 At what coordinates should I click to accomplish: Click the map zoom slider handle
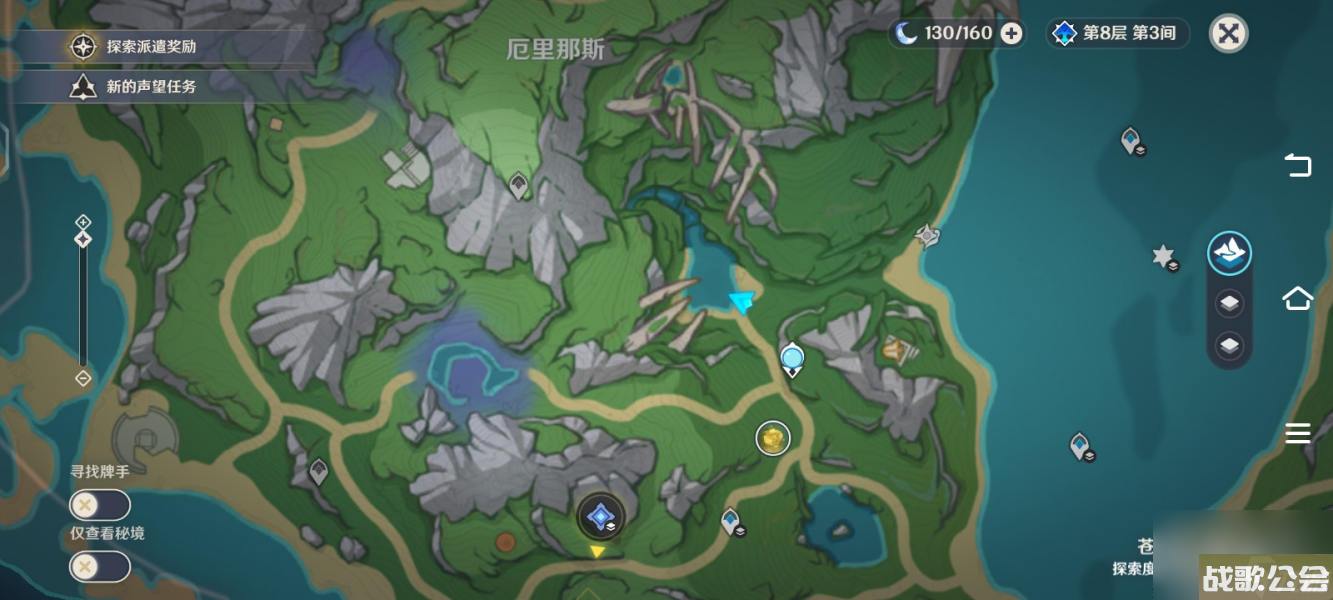click(x=83, y=239)
